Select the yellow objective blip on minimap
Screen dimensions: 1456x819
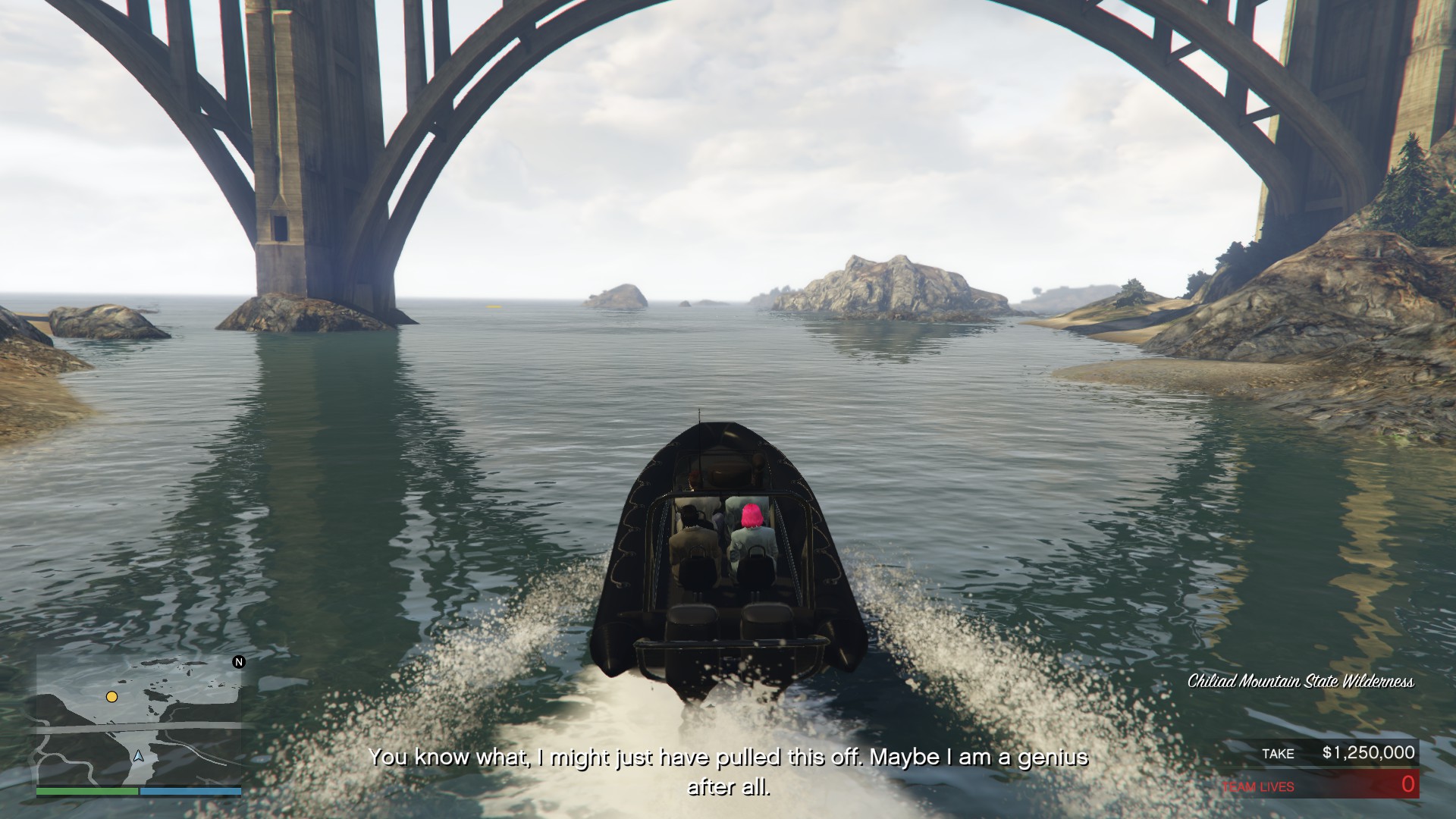[111, 696]
